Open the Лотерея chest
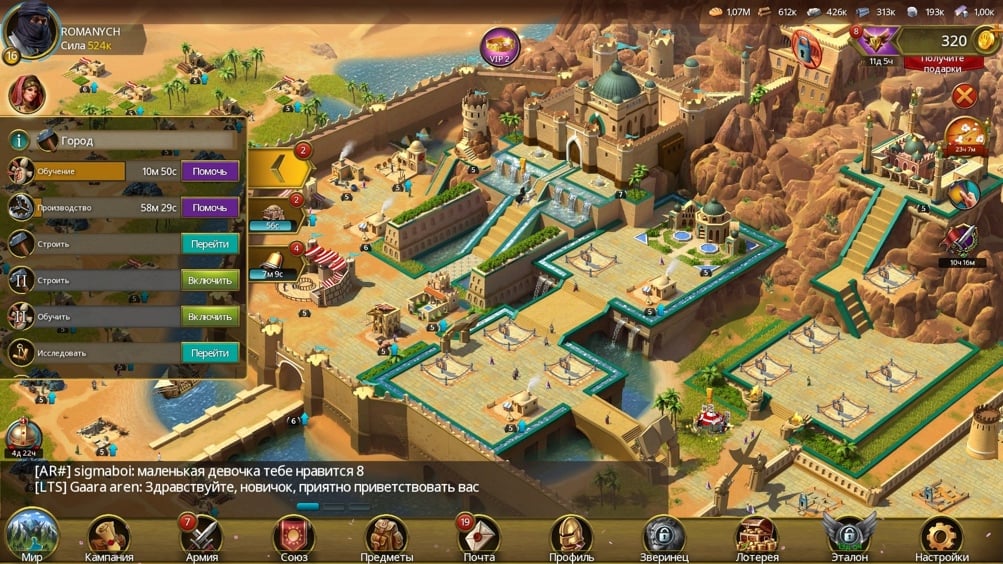 click(756, 537)
